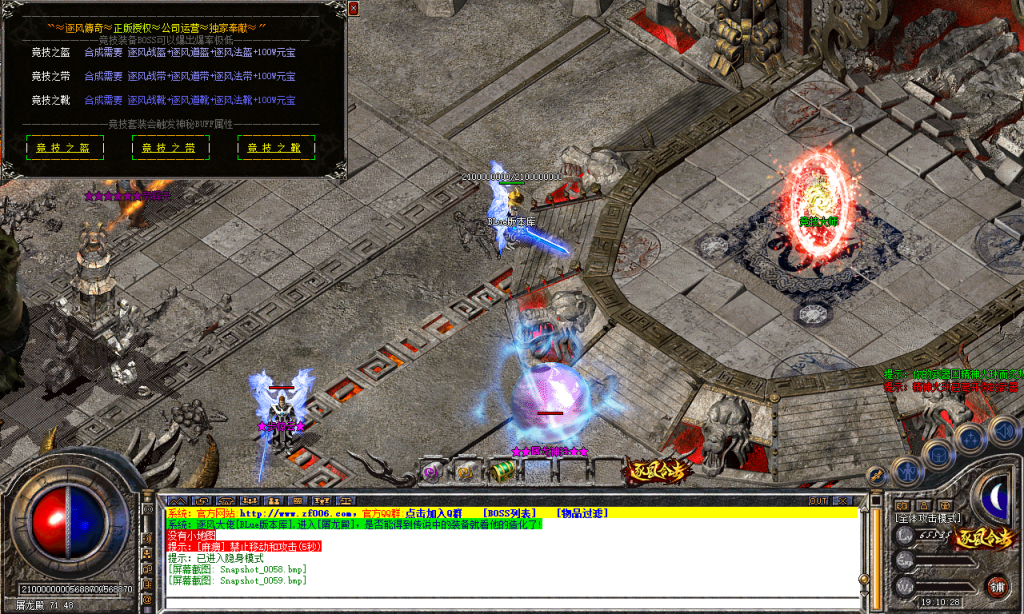This screenshot has height=614, width=1024.
Task: Open the red 铺 shop button
Action: [996, 585]
